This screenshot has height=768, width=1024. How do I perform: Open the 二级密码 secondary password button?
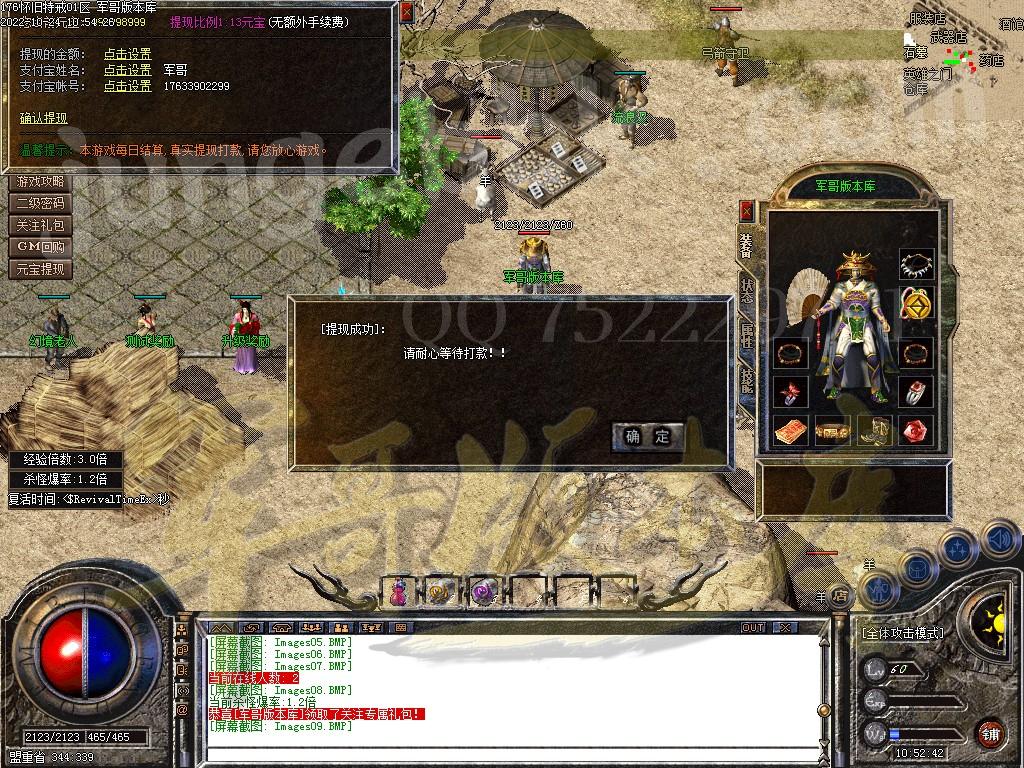[41, 204]
